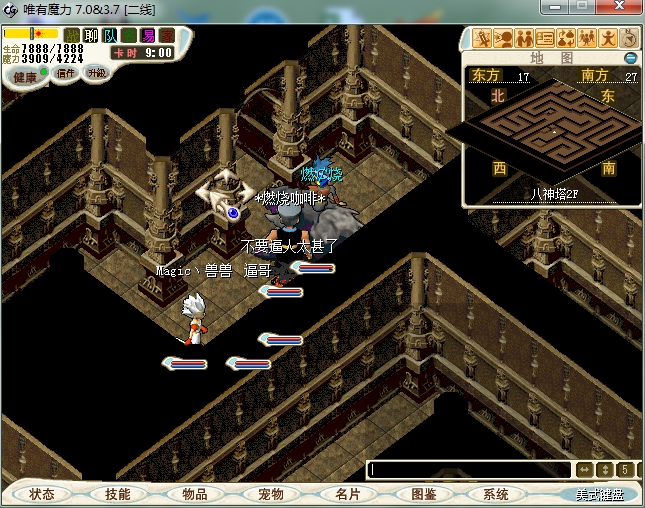Open the 信件 mail button
This screenshot has height=508, width=645.
[x=67, y=75]
